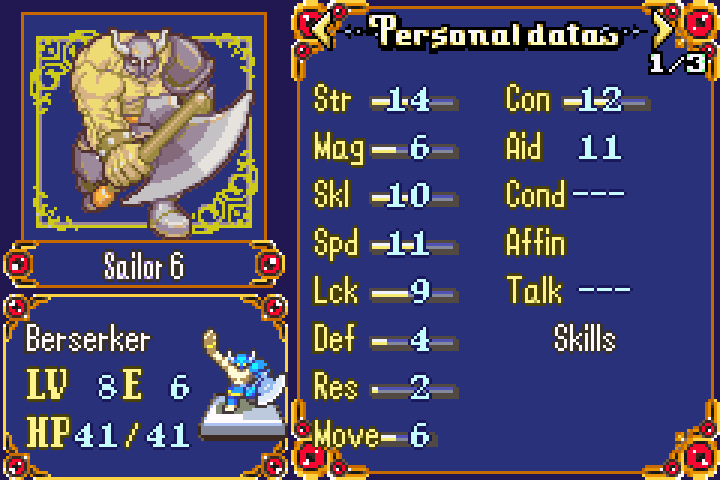This screenshot has height=480, width=720.
Task: Select the Affin affinity entry
Action: click(x=536, y=243)
